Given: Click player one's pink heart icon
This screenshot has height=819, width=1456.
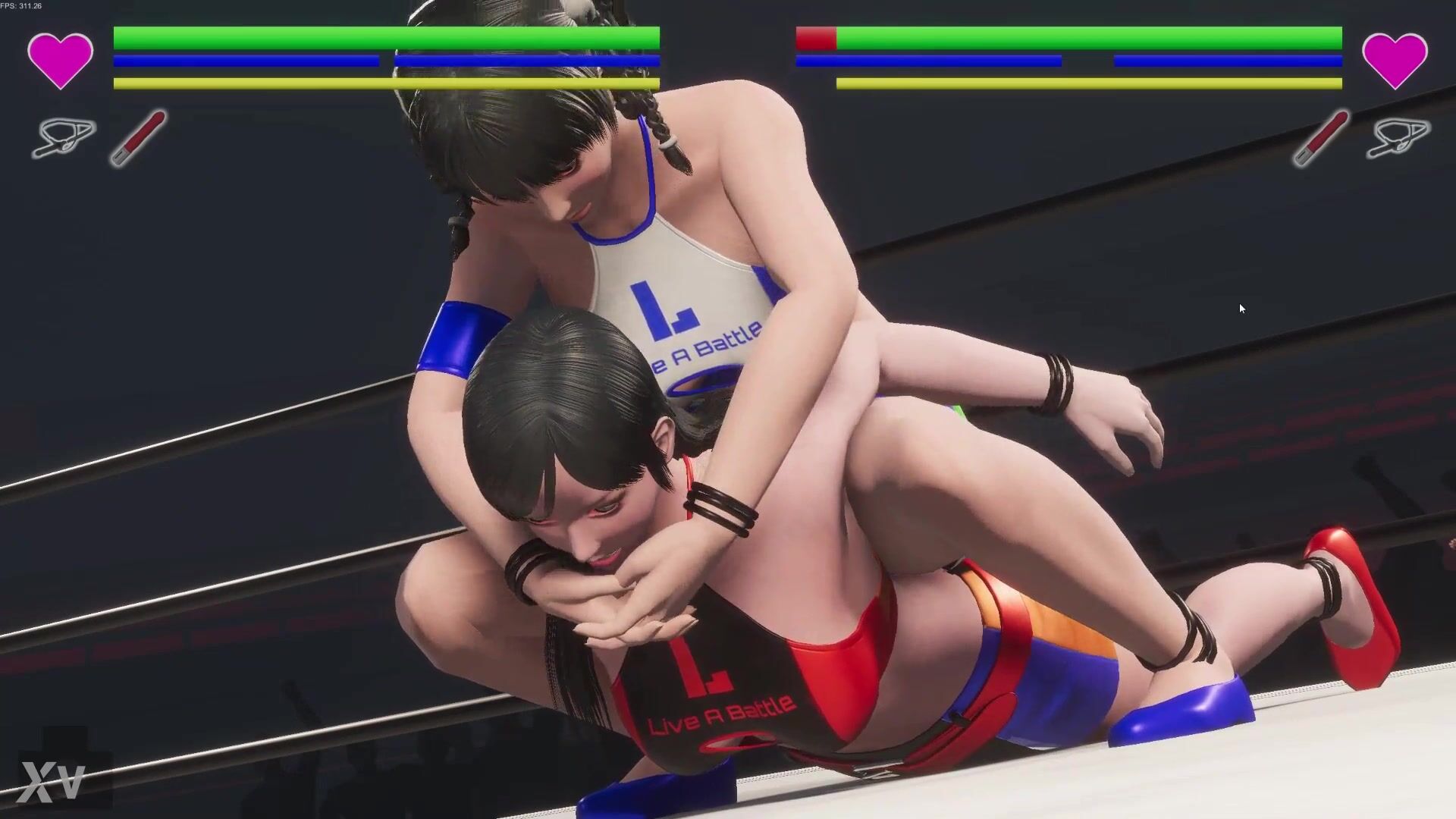Looking at the screenshot, I should coord(60,60).
